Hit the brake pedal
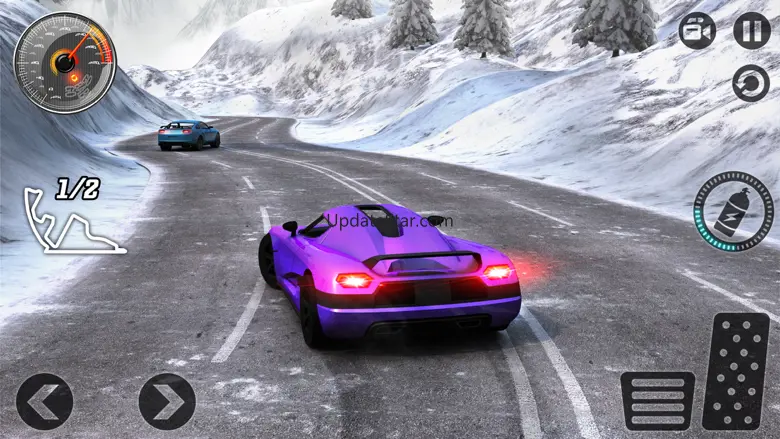Image resolution: width=780 pixels, height=439 pixels. (657, 400)
